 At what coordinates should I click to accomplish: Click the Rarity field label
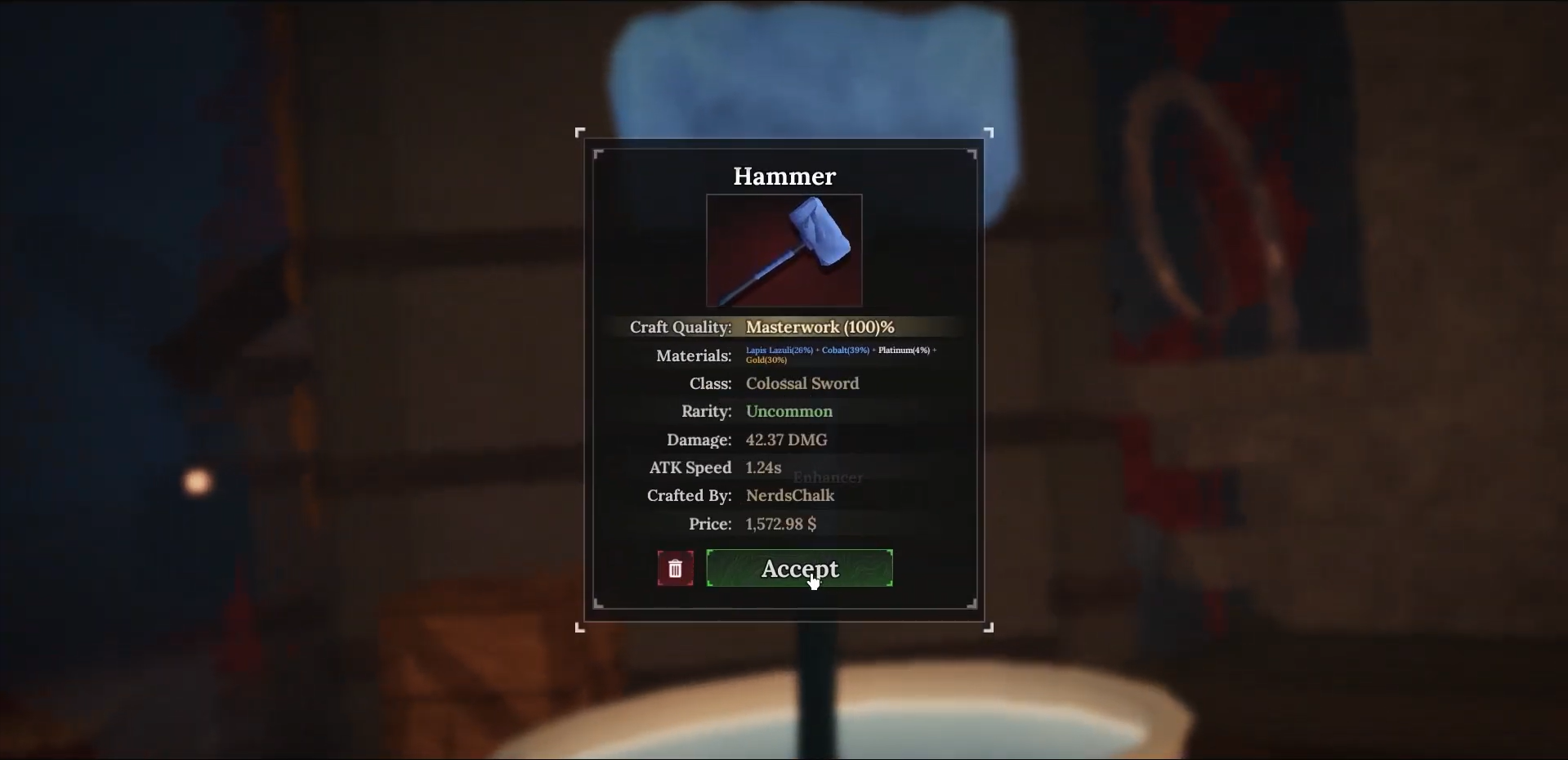[x=705, y=411]
